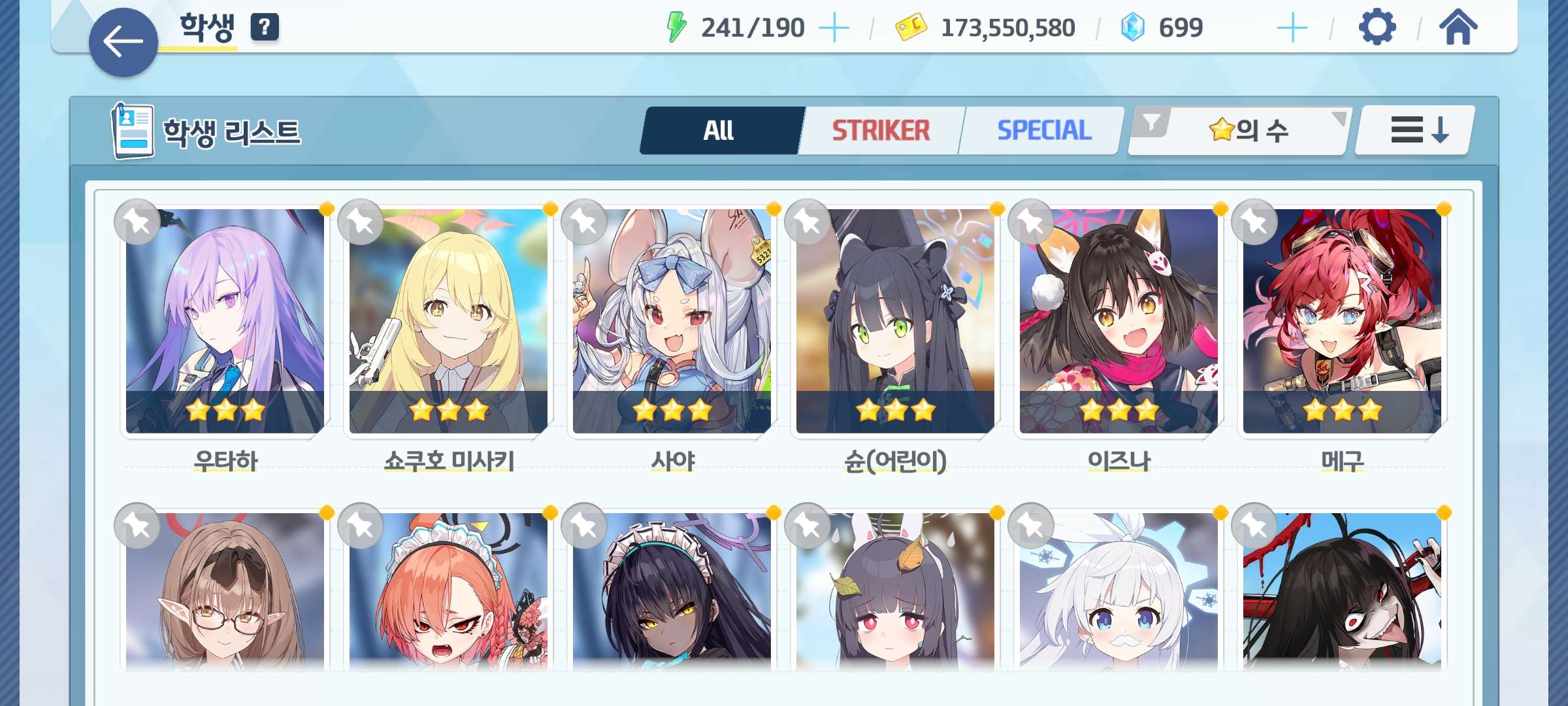This screenshot has height=706, width=1568.
Task: Select student card 우타하
Action: (x=225, y=320)
